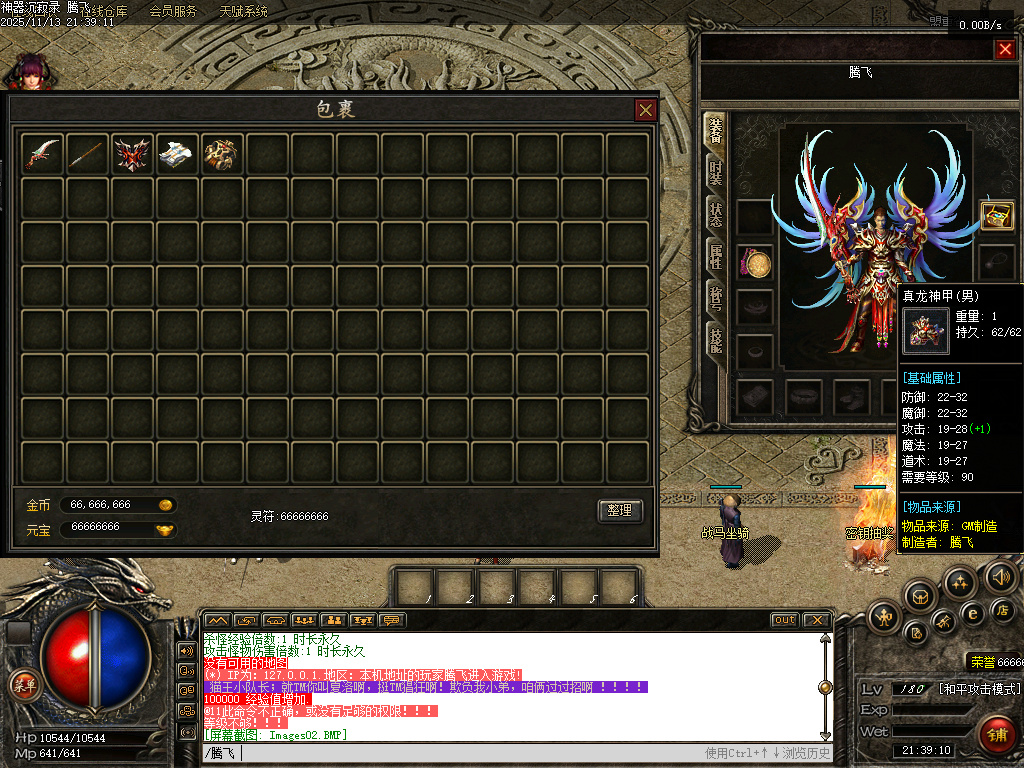The height and width of the screenshot is (768, 1024).
Task: Open the 会员服务 member services menu
Action: tap(173, 12)
